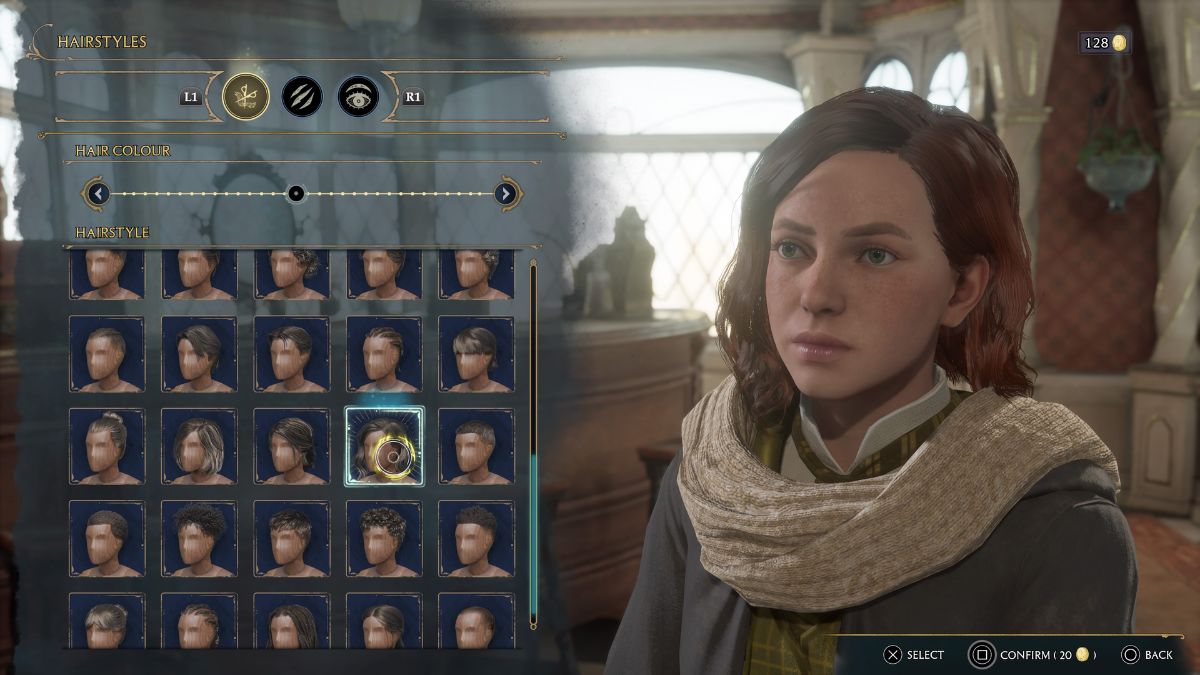This screenshot has height=675, width=1200.
Task: Select the blonde-tipped bowl cut with fringe
Action: tap(476, 354)
